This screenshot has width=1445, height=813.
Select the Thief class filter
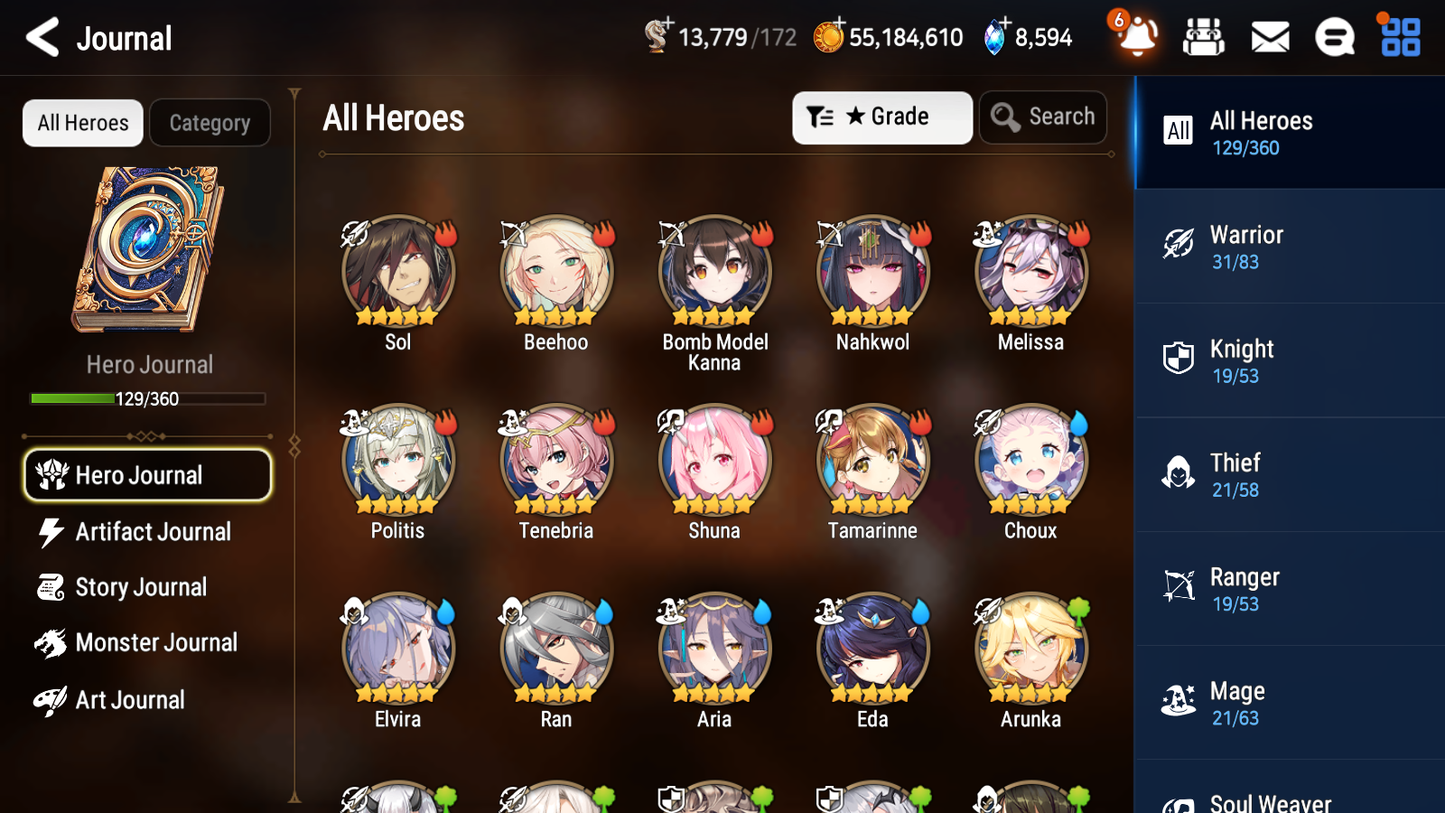1289,474
